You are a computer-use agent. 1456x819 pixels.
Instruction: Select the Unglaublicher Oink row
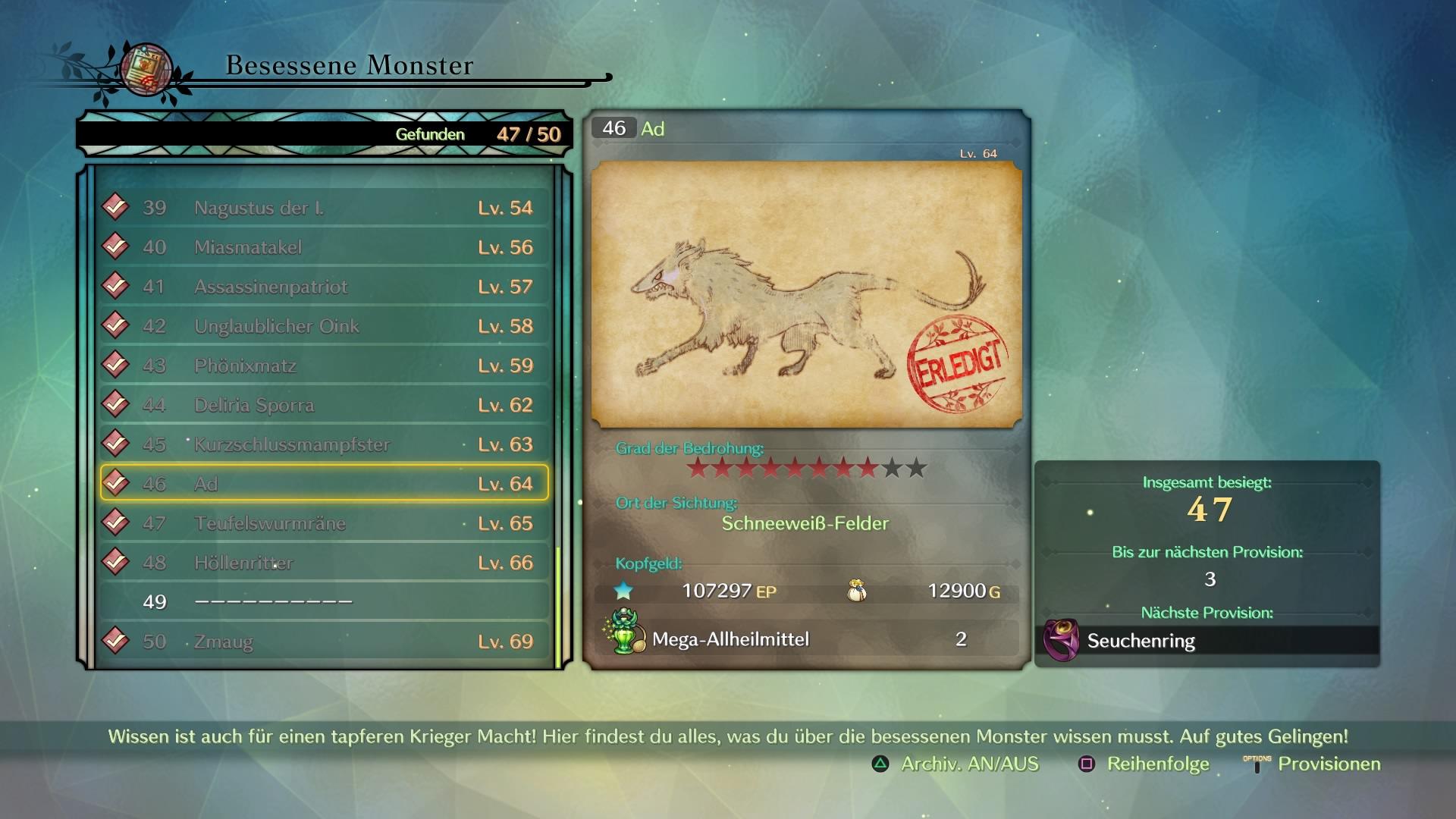tap(324, 326)
